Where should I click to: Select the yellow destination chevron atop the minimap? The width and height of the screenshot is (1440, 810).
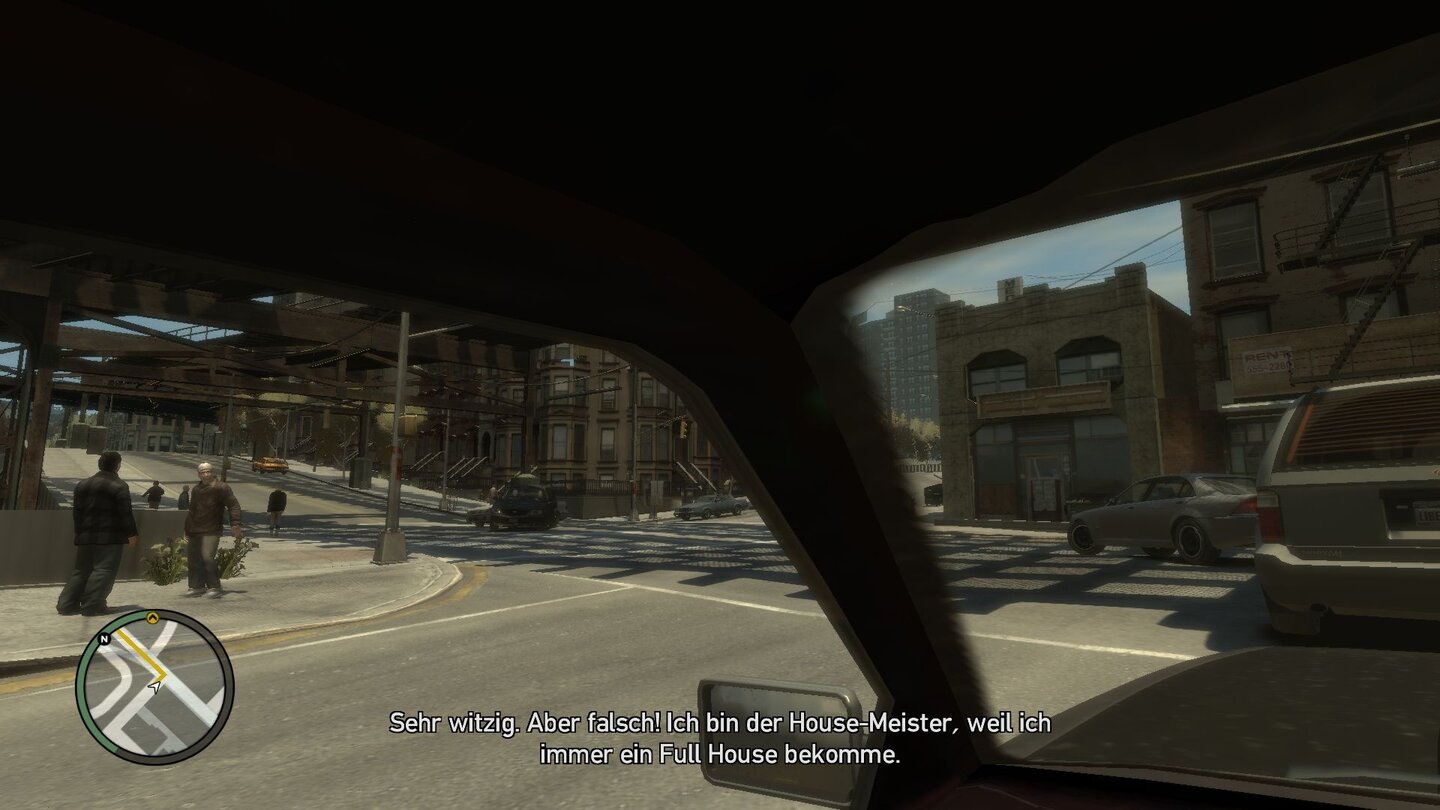[153, 617]
